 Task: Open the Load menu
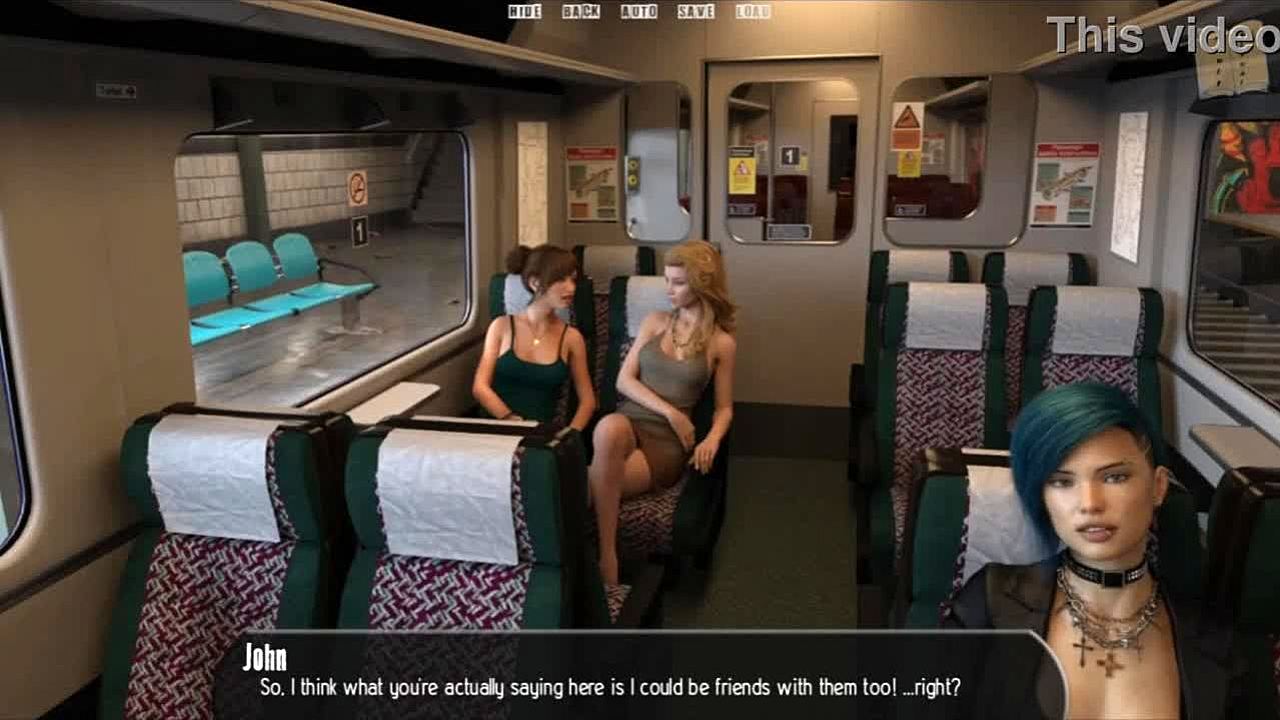(752, 12)
